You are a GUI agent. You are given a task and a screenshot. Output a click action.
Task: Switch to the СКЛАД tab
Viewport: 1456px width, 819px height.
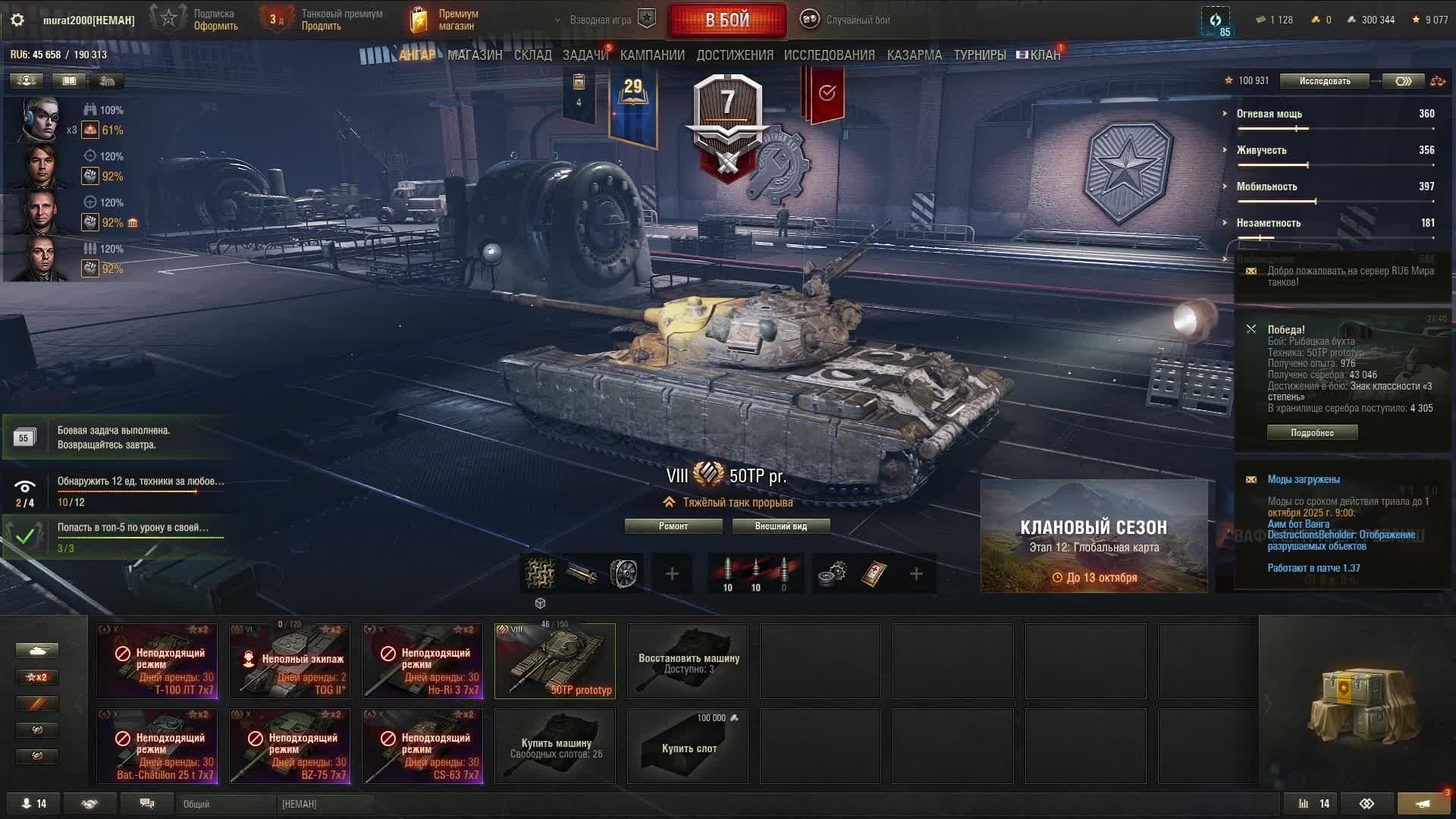(x=533, y=55)
